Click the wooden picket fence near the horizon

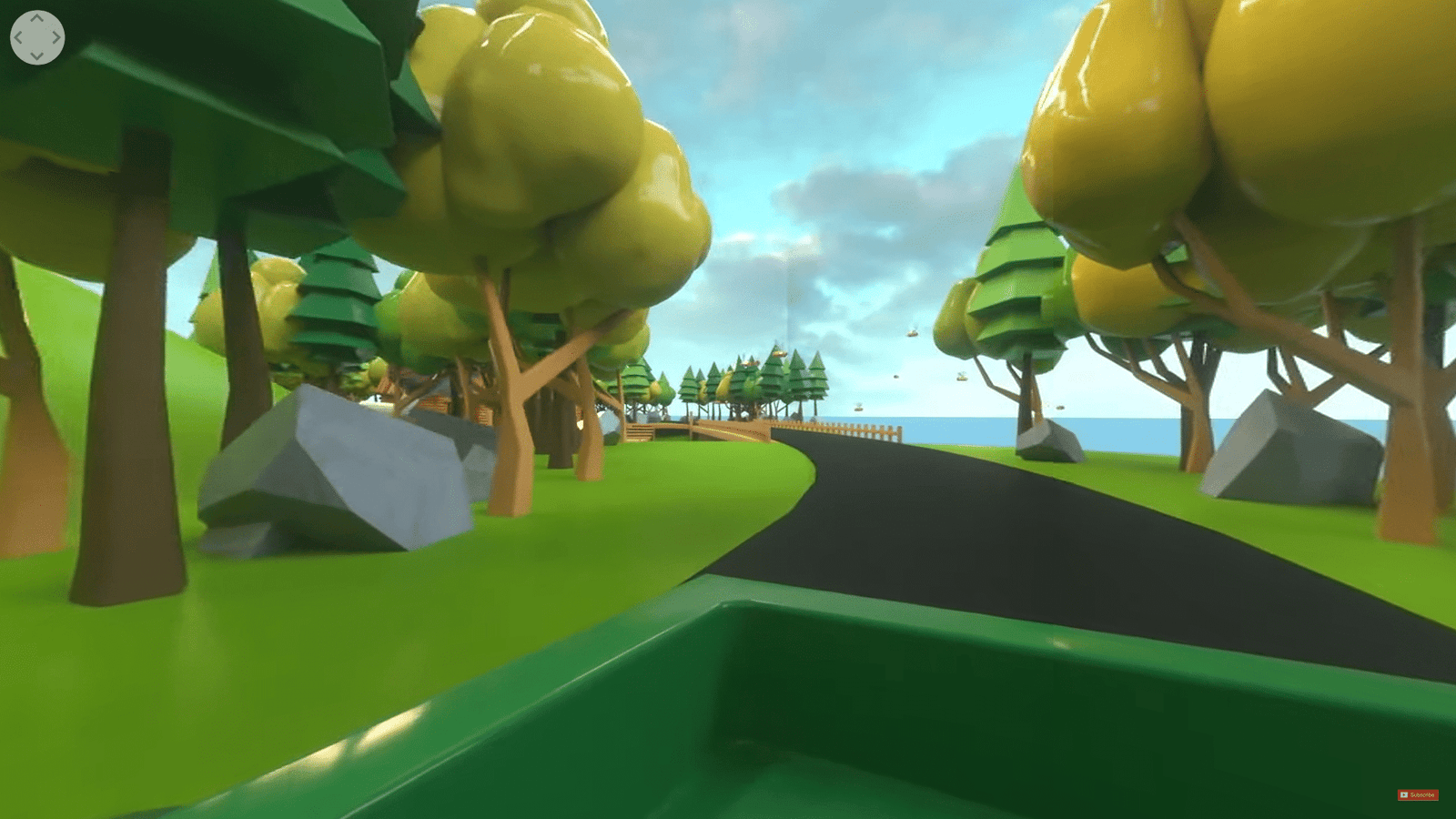(864, 429)
